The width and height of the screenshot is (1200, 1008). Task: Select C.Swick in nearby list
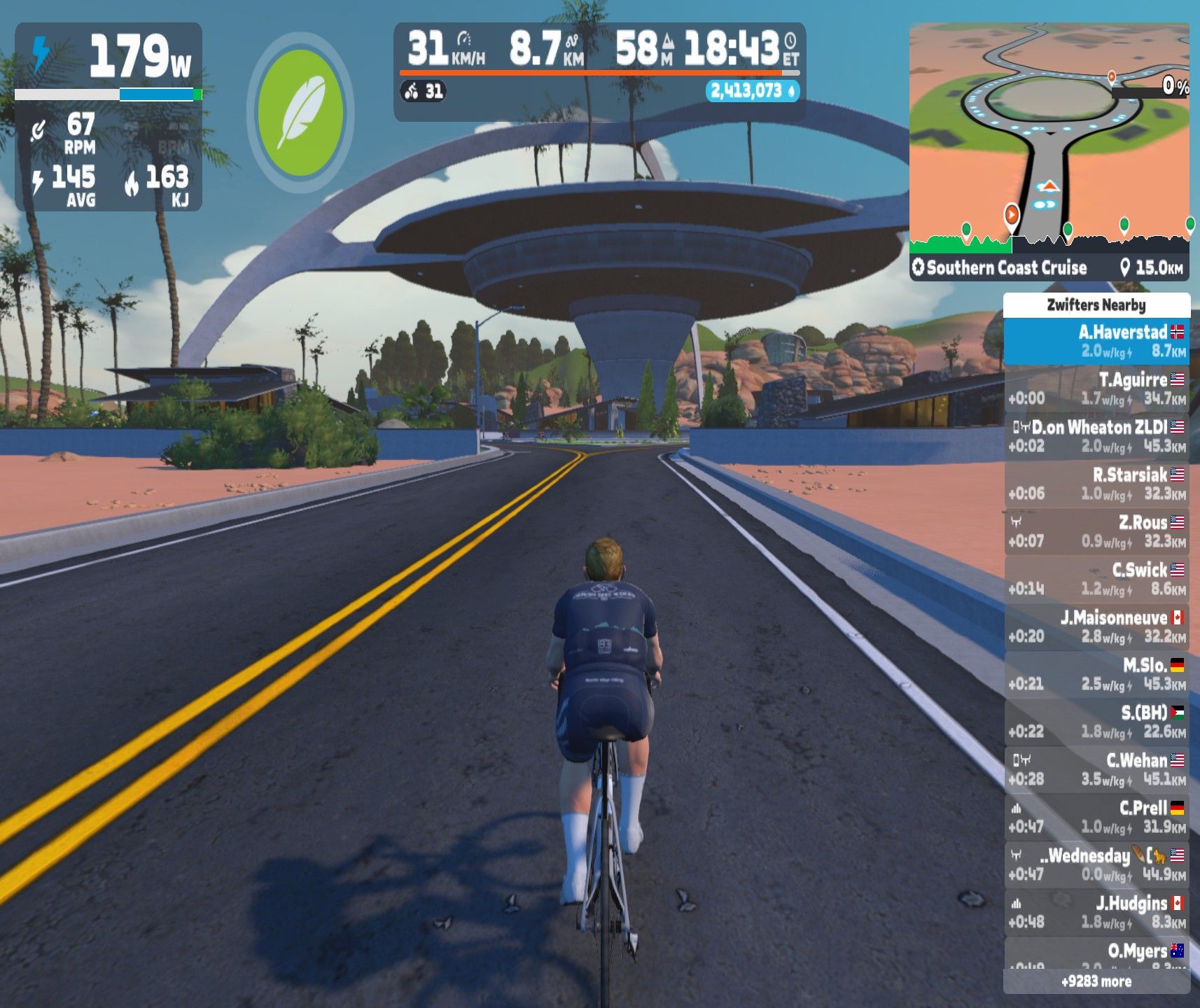(1096, 579)
